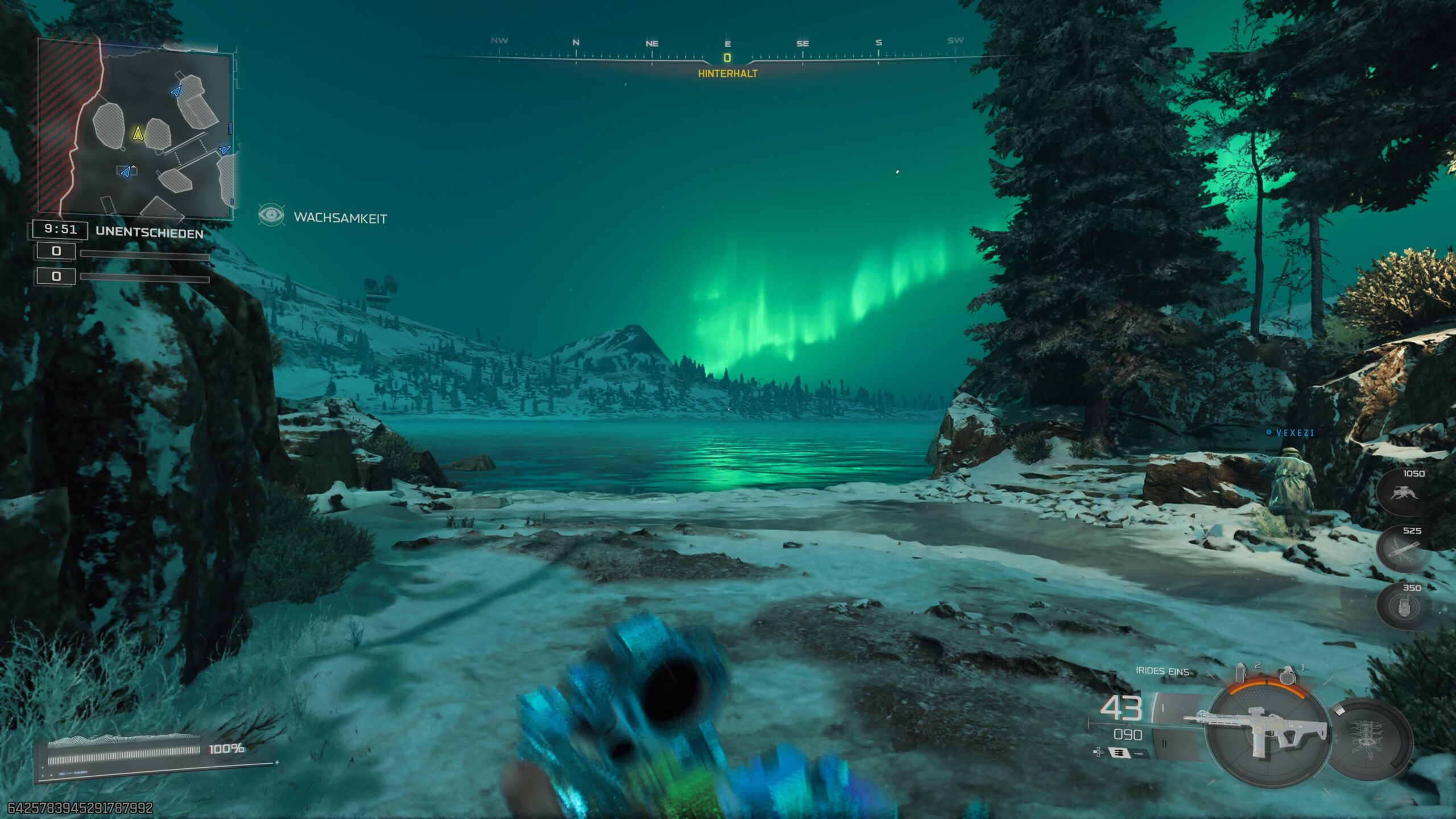Select the Wachsamkeit eye perk icon
Image resolution: width=1456 pixels, height=819 pixels.
(271, 215)
